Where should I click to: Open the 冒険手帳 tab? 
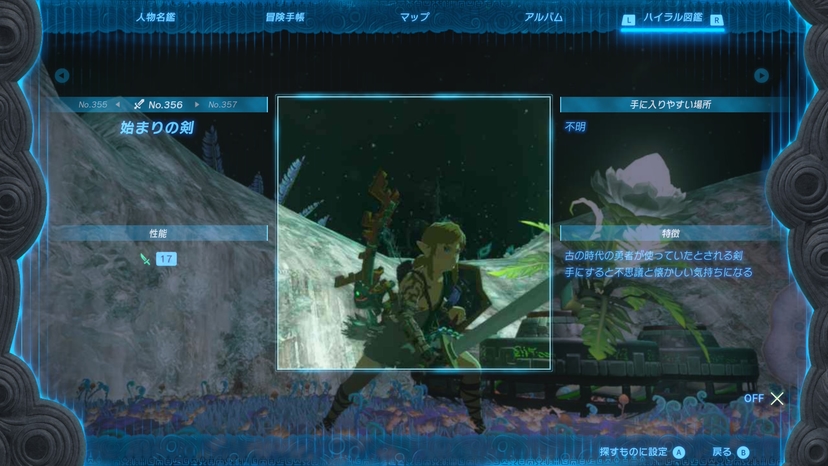coord(285,17)
